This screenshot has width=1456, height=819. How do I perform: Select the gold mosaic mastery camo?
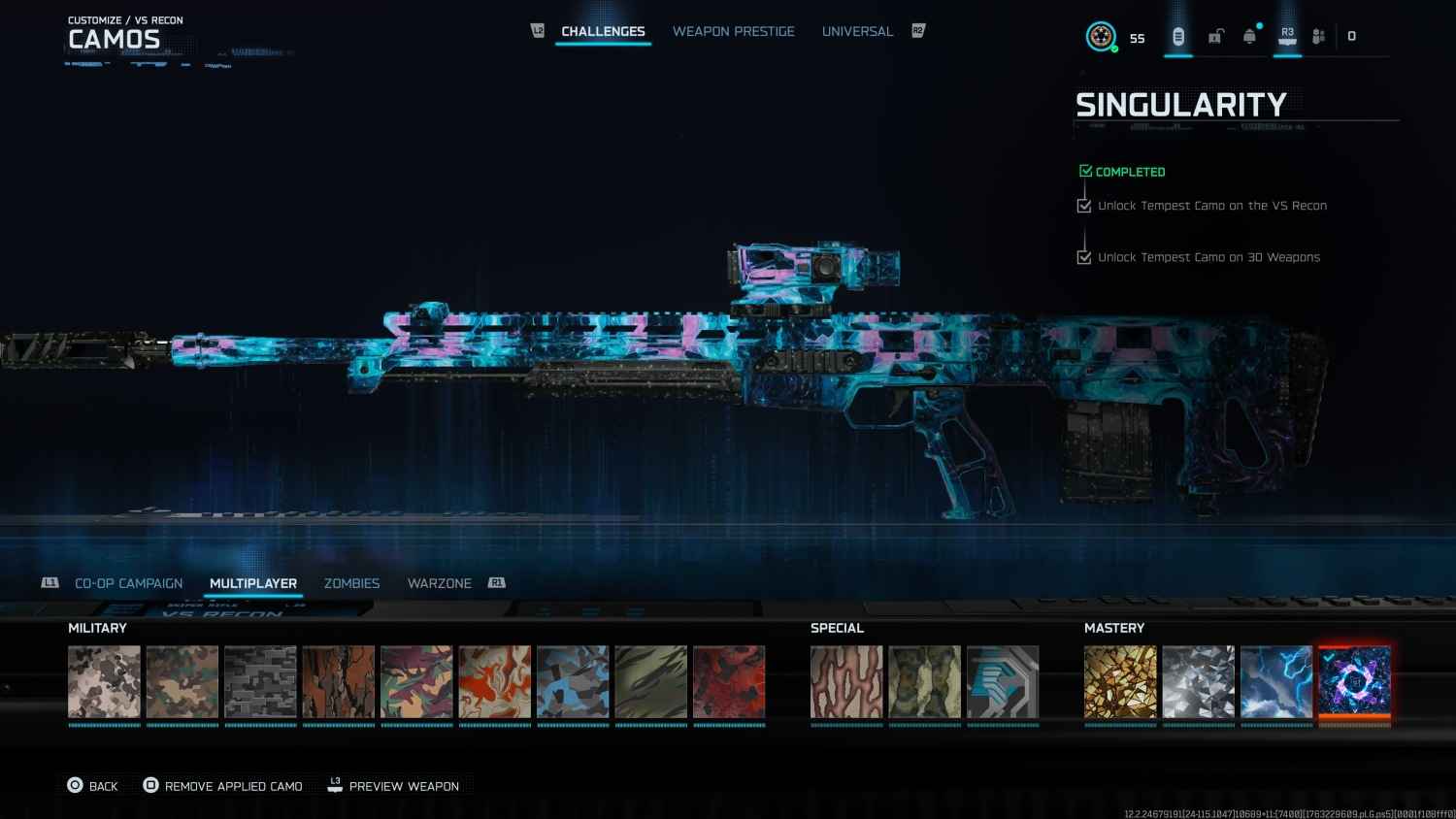[1120, 682]
